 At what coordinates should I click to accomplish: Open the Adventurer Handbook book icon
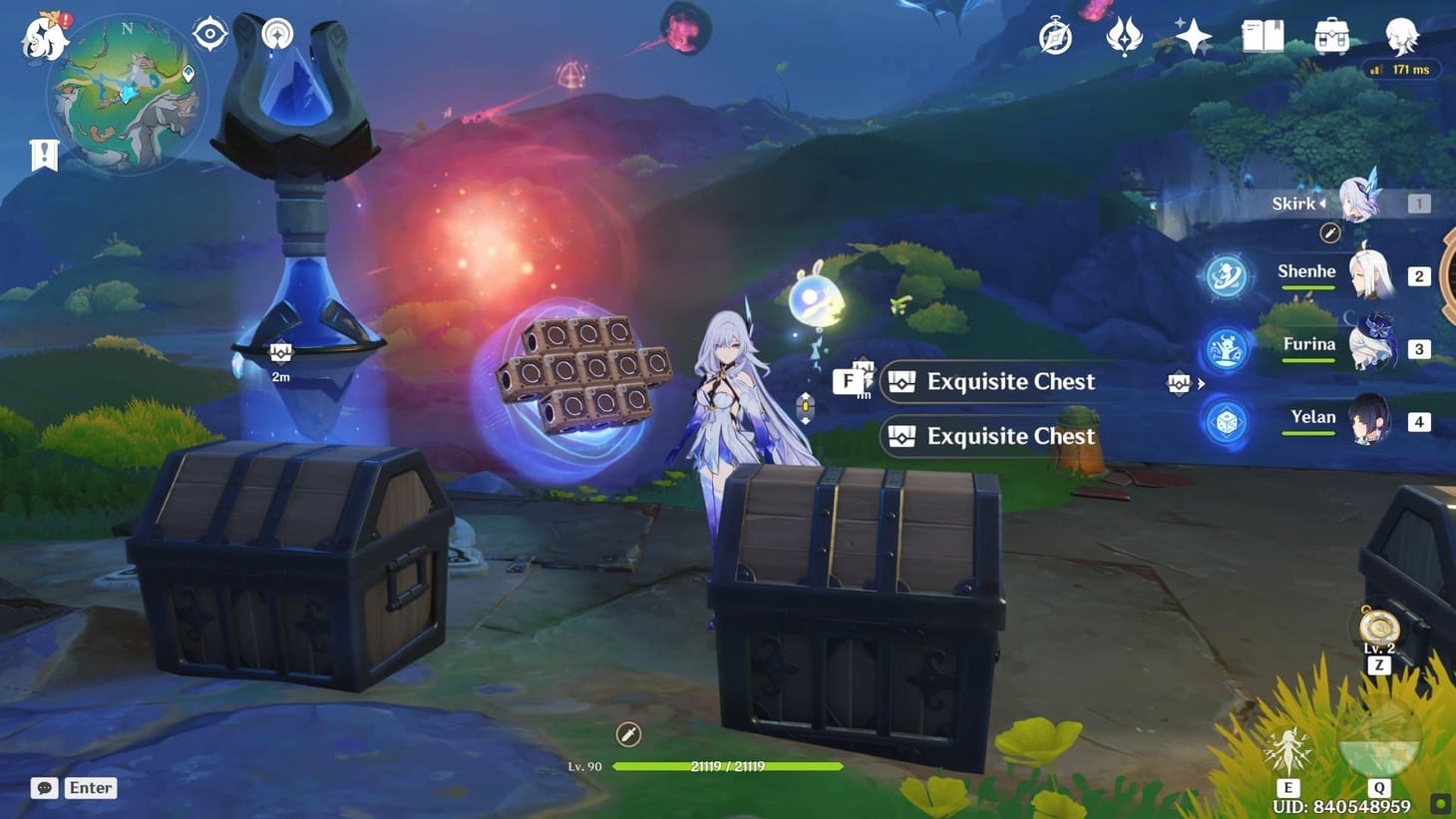(x=1262, y=36)
